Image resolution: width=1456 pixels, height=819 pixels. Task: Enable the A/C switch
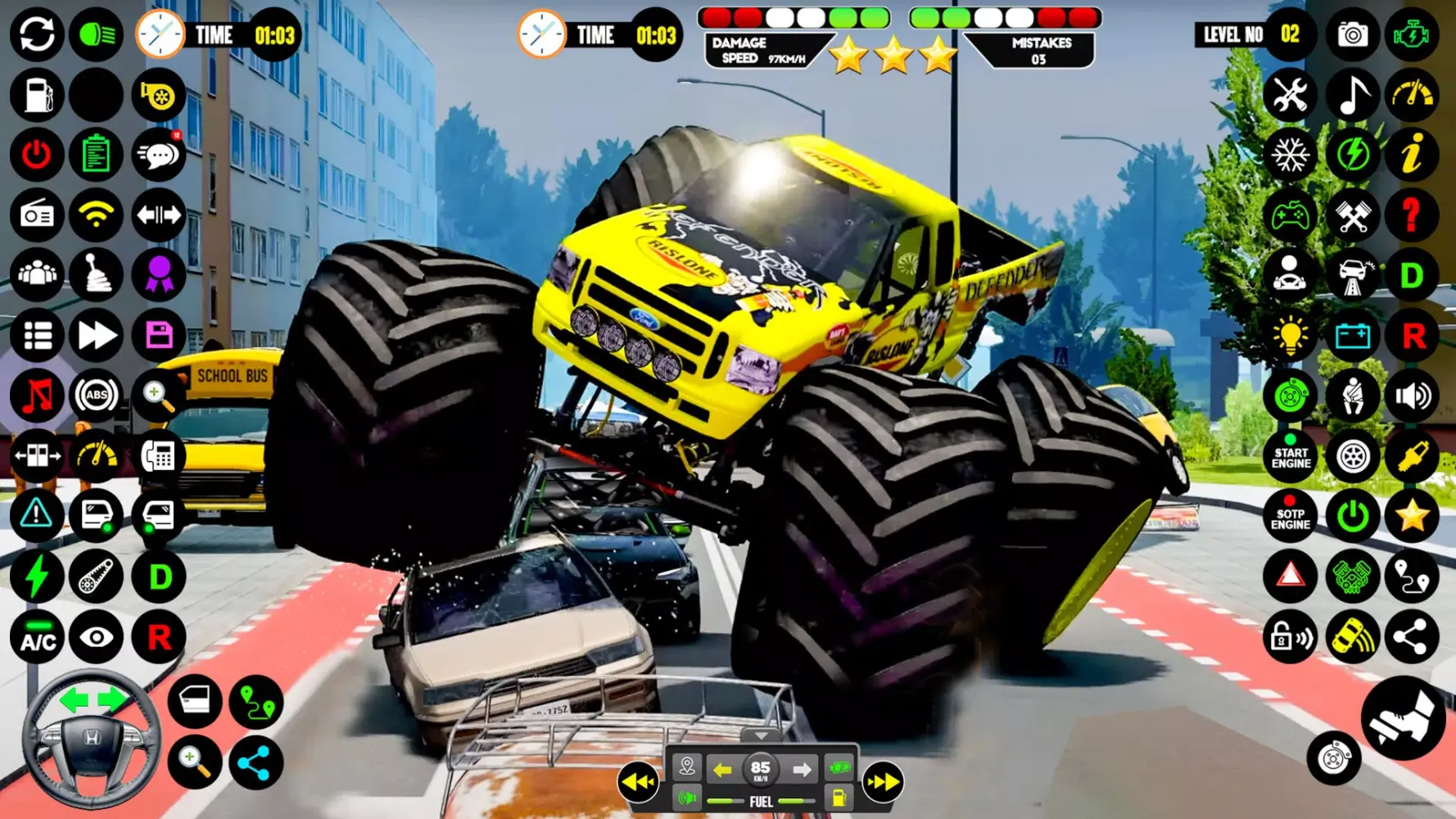coord(36,636)
